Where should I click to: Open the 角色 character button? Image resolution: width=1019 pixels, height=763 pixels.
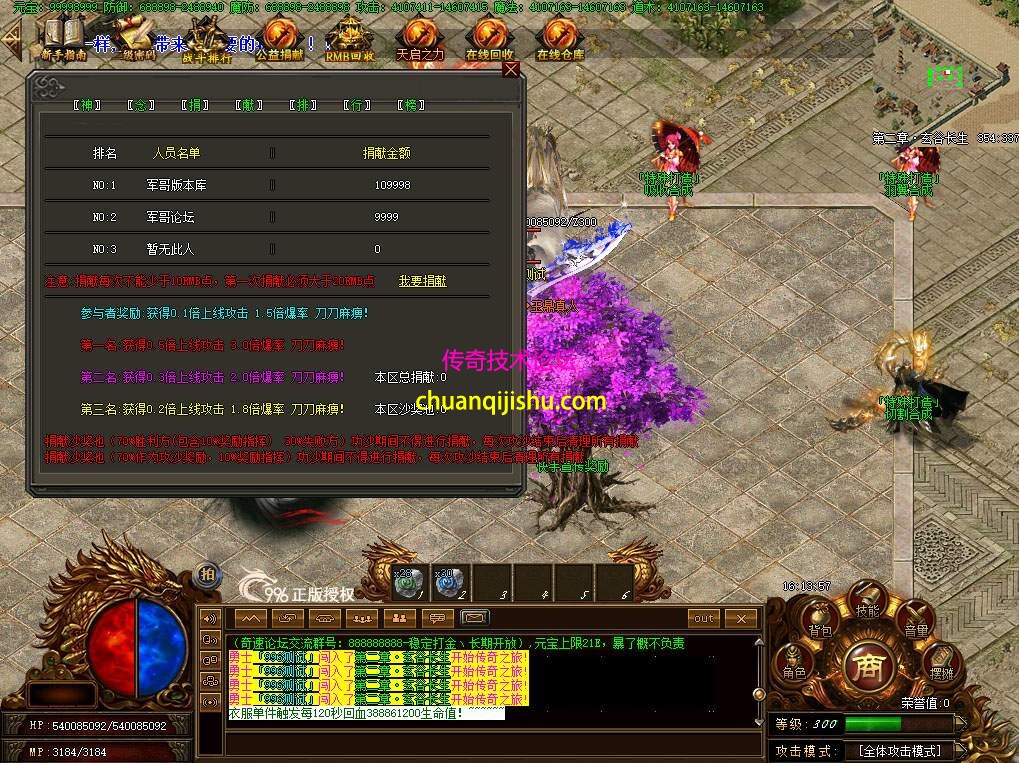click(794, 666)
